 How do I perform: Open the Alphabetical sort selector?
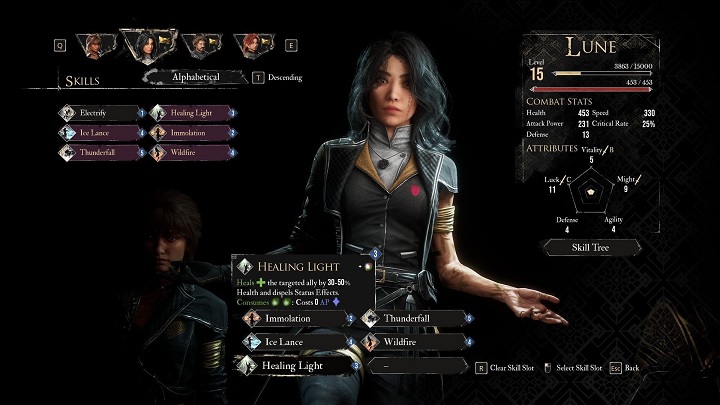[194, 76]
